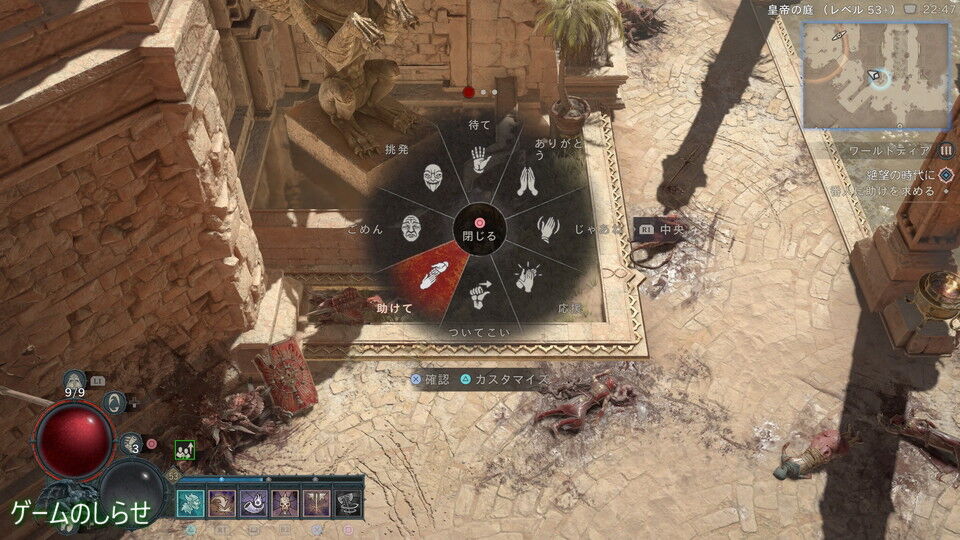Click the green party buff icon
960x540 pixels.
[x=184, y=450]
